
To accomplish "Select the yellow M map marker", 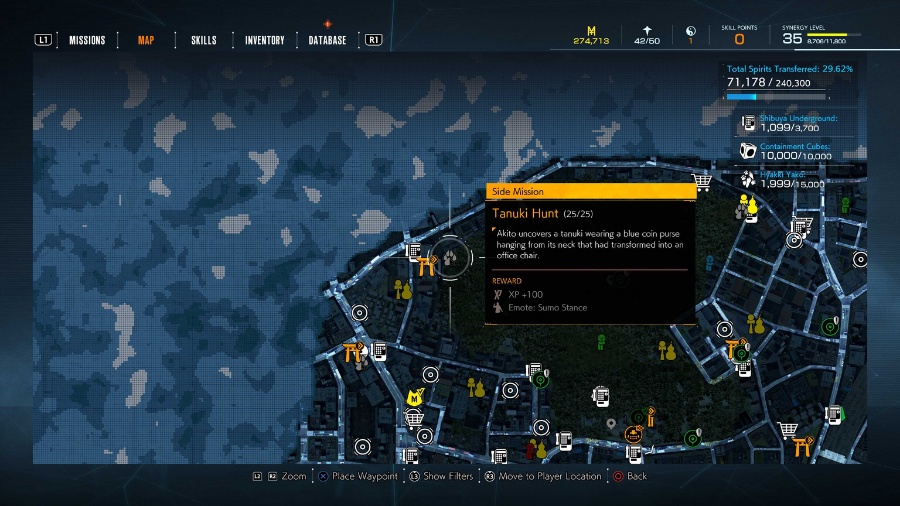I will click(x=416, y=397).
